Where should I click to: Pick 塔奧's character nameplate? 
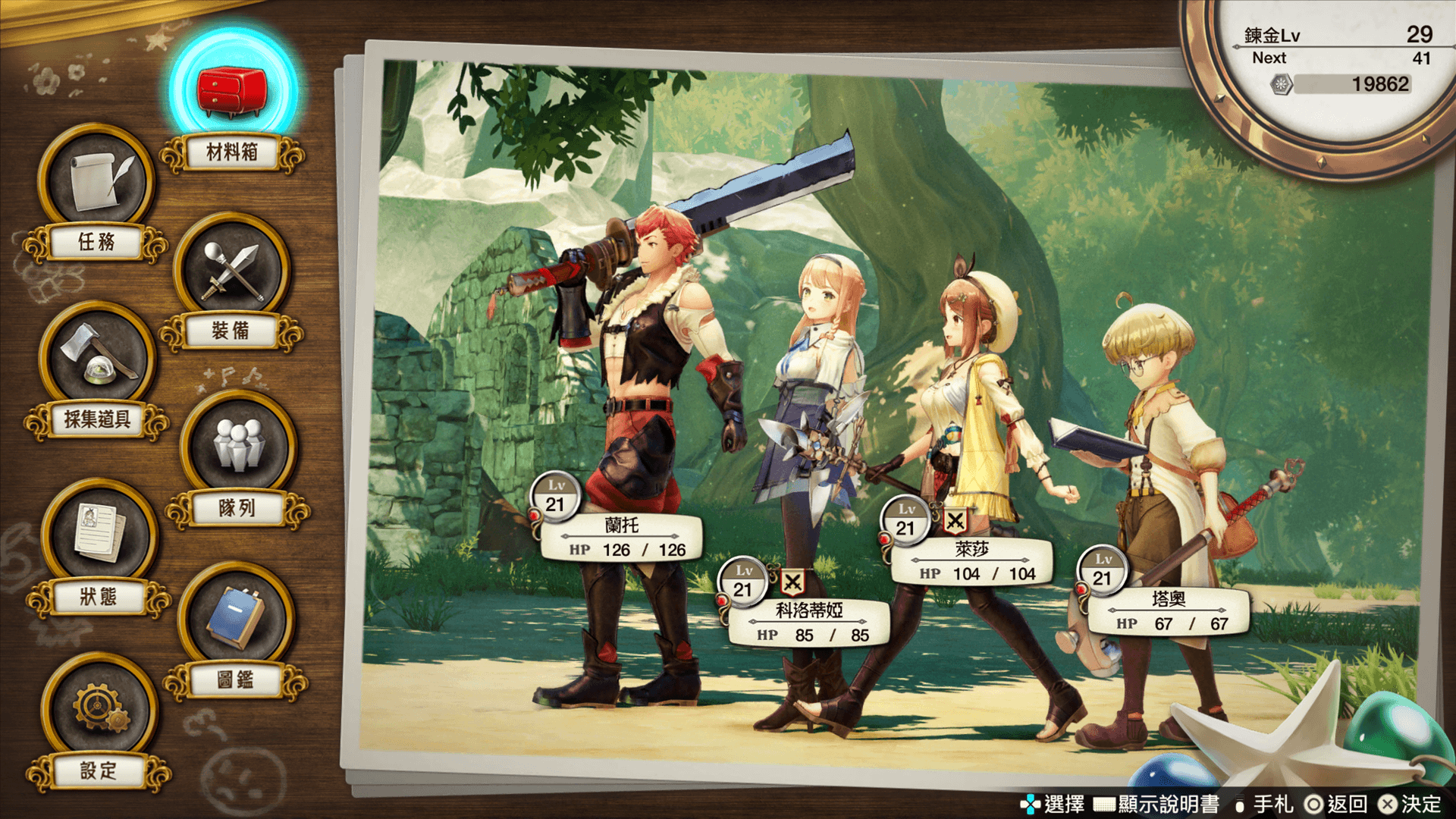coord(1168,611)
